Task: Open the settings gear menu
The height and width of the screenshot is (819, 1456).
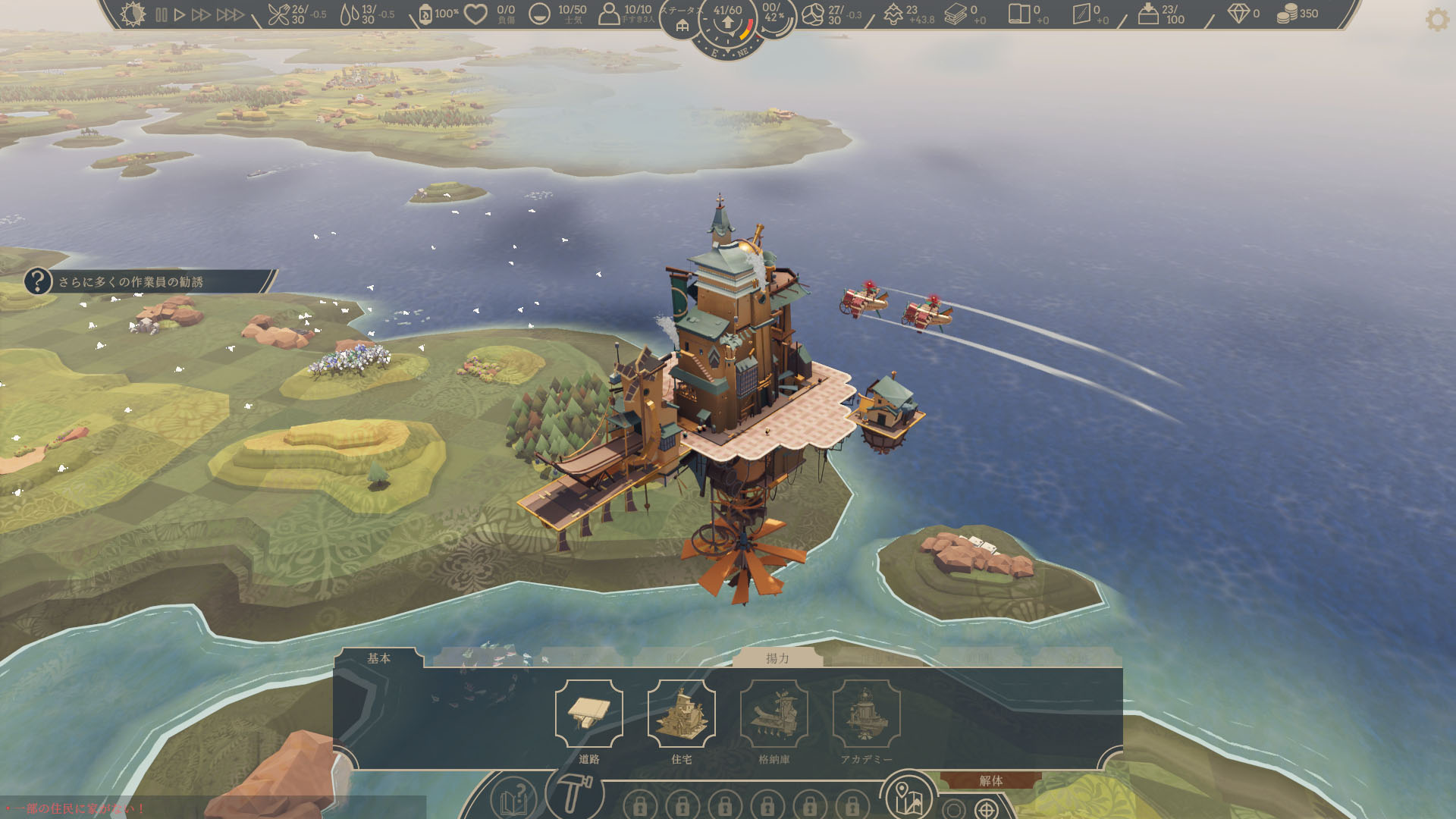Action: pos(1437,19)
